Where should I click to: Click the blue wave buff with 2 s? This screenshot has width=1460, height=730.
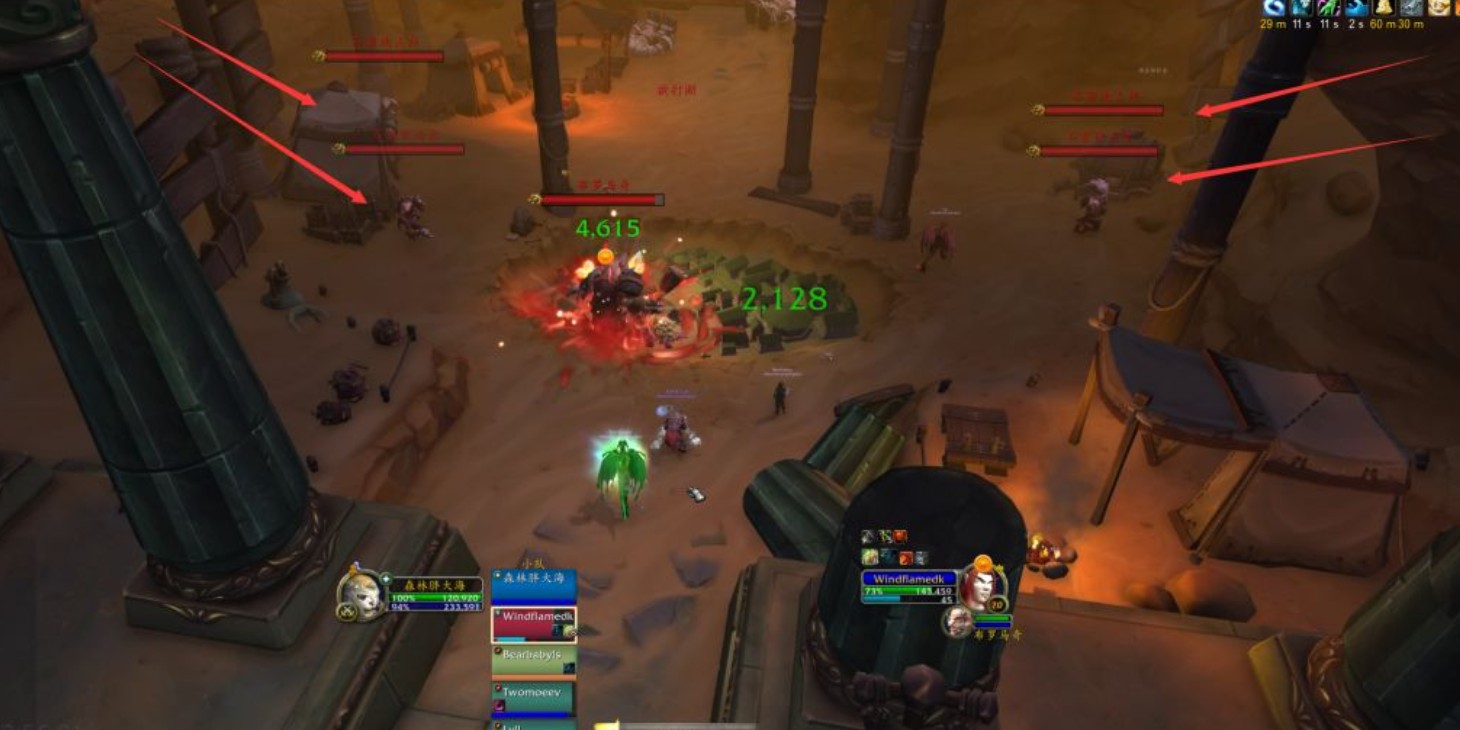[x=1356, y=8]
